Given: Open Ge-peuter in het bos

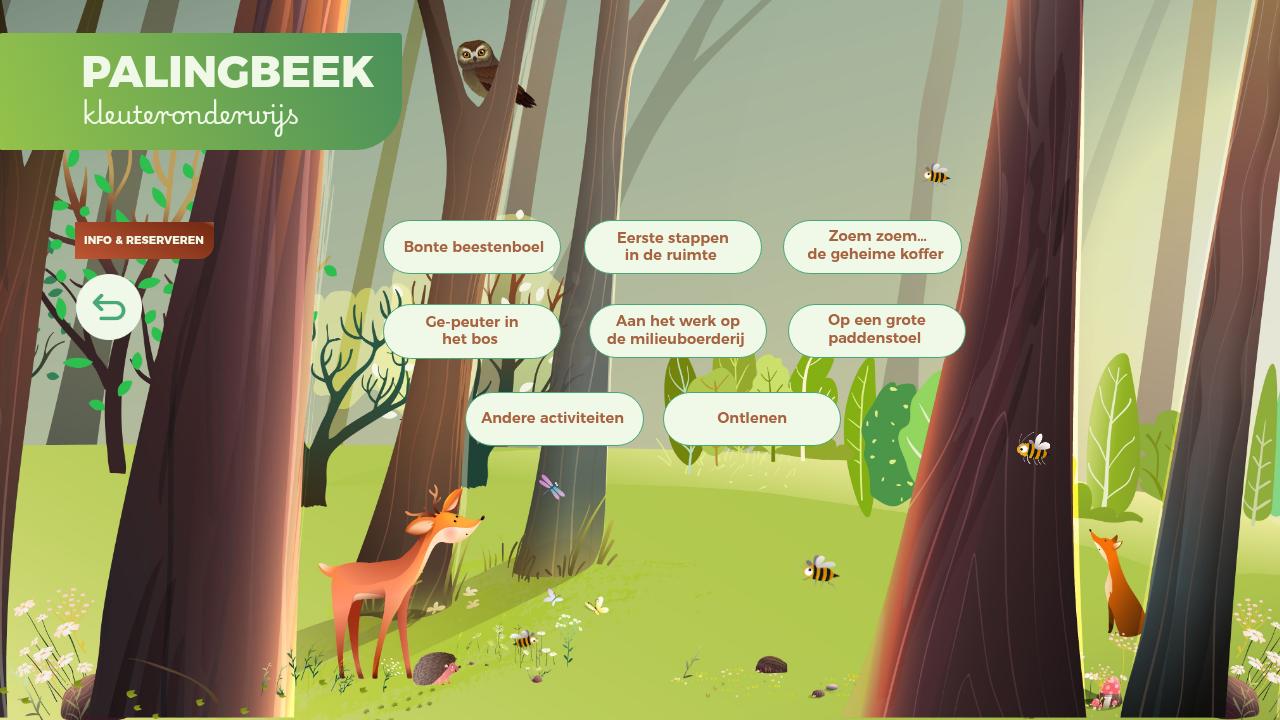Looking at the screenshot, I should [x=471, y=330].
